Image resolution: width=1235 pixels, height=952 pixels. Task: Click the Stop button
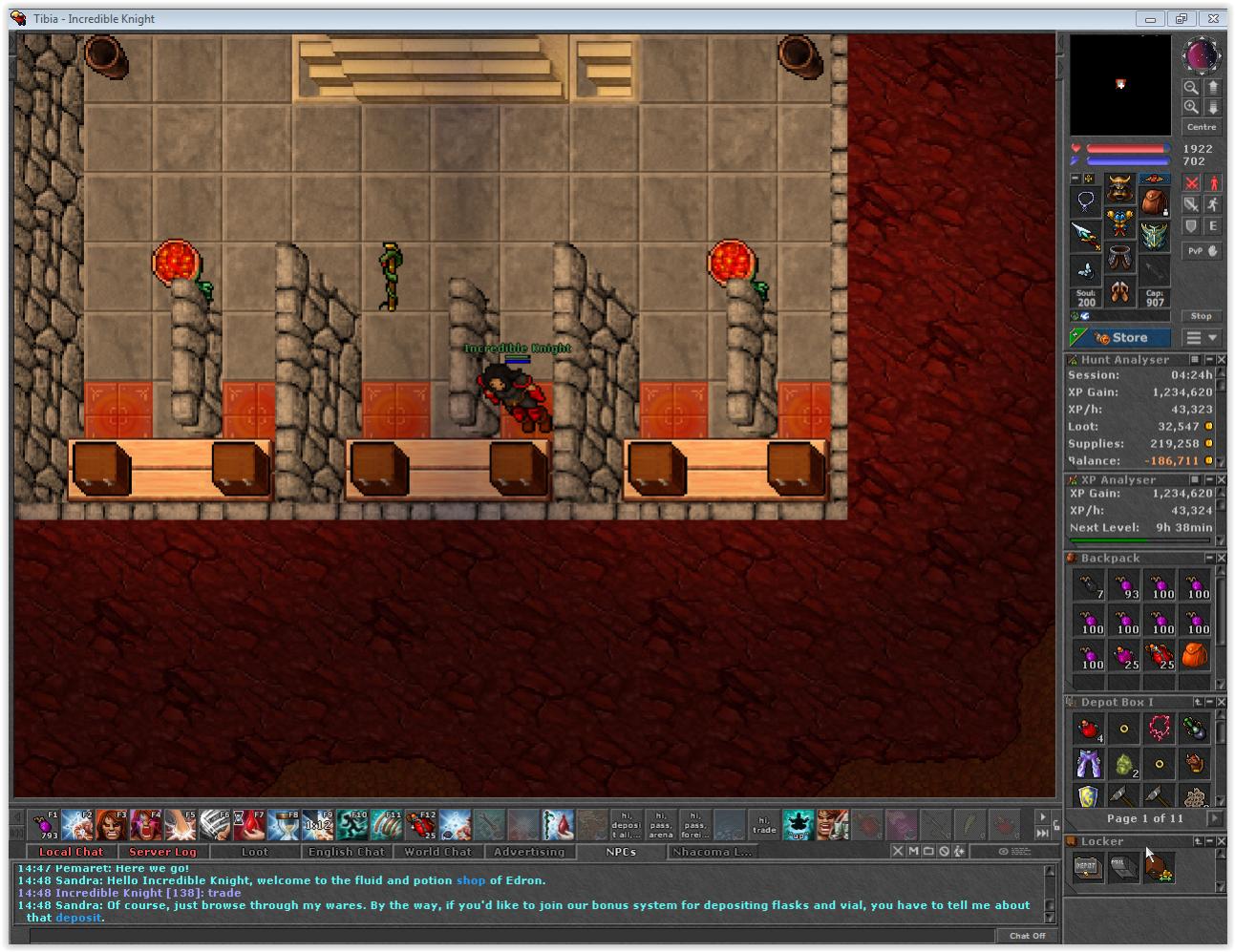click(x=1201, y=316)
